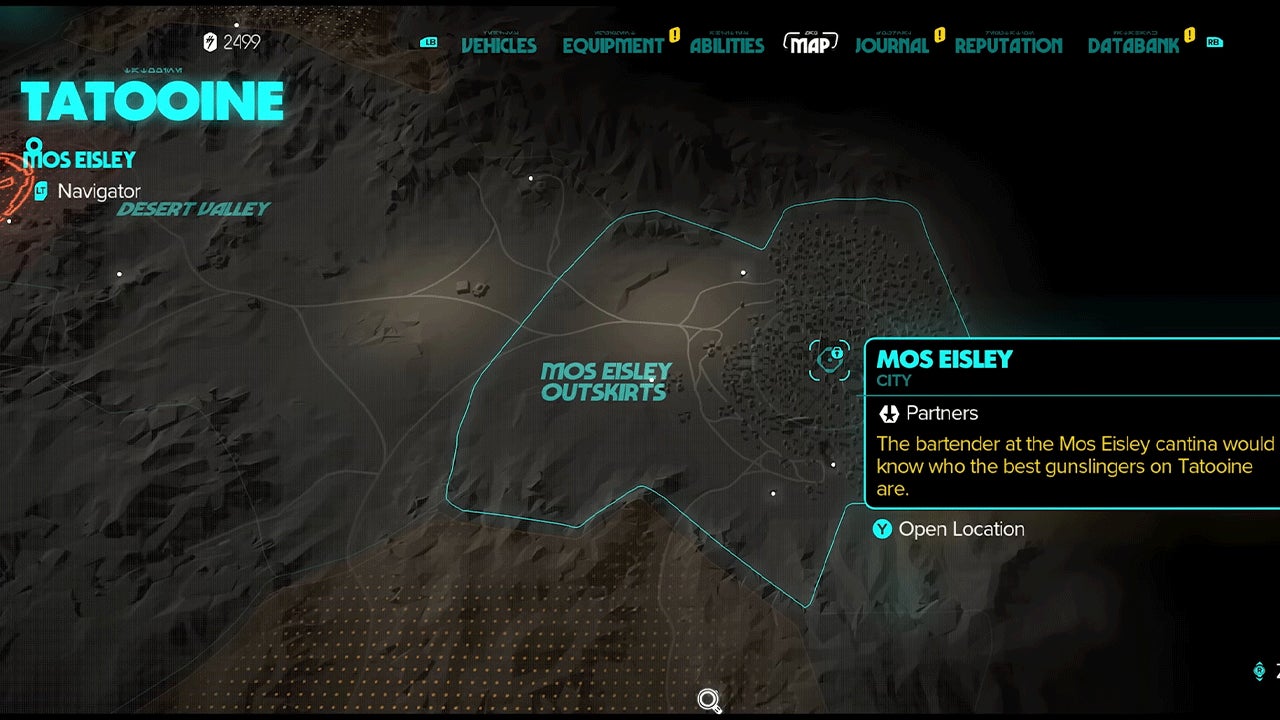Click the Mos Eisley Outskirts label
Screen dimensions: 1280x720
(604, 382)
